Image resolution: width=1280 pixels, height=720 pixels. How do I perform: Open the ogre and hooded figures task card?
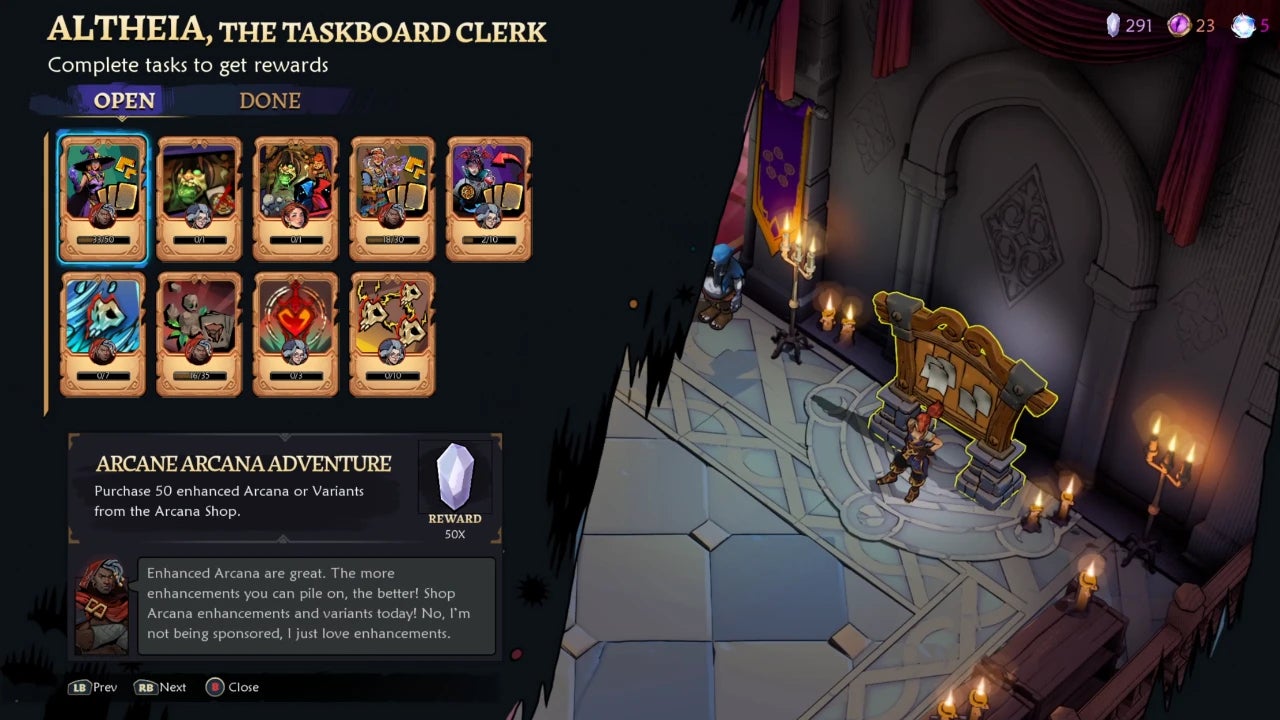[x=296, y=198]
